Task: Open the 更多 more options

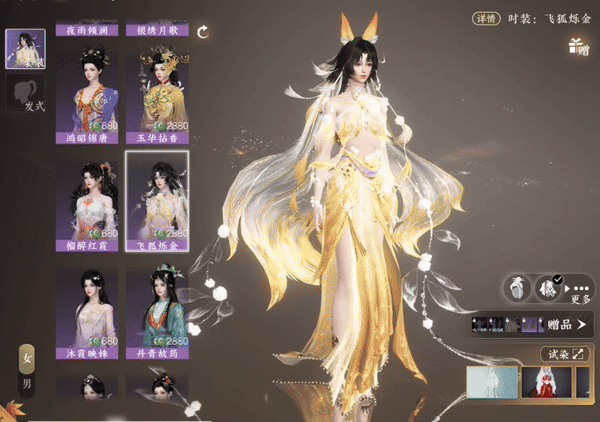Action: [x=580, y=290]
